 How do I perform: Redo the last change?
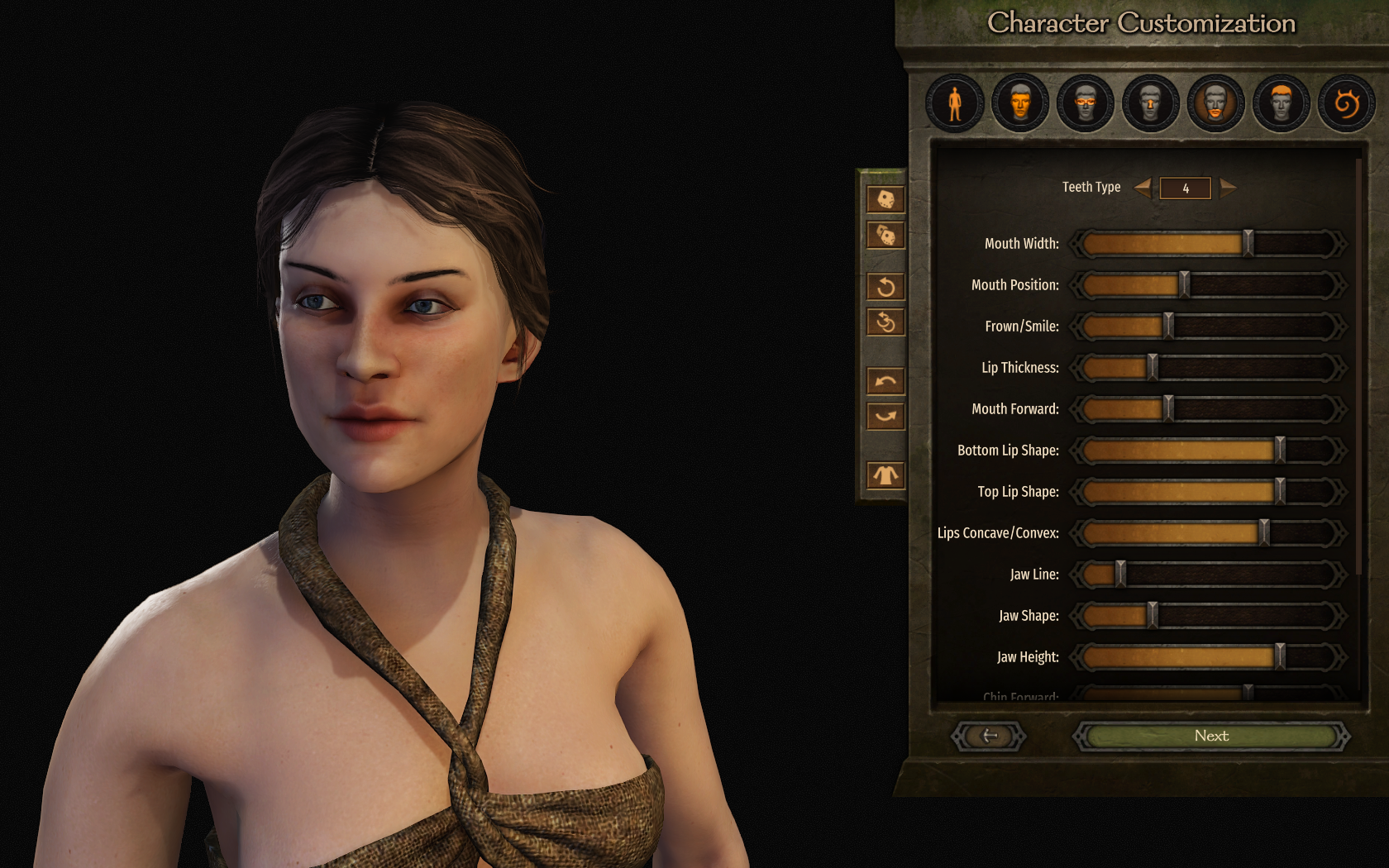coord(885,416)
